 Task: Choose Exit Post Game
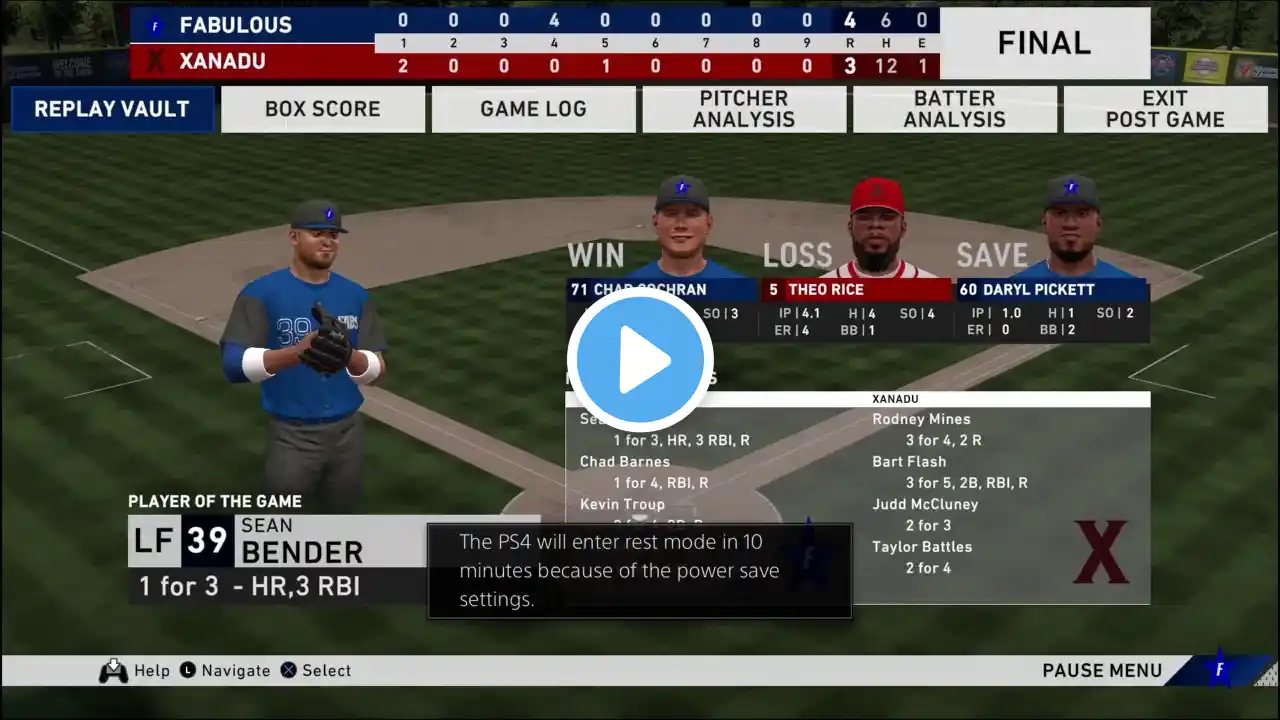pos(1165,109)
